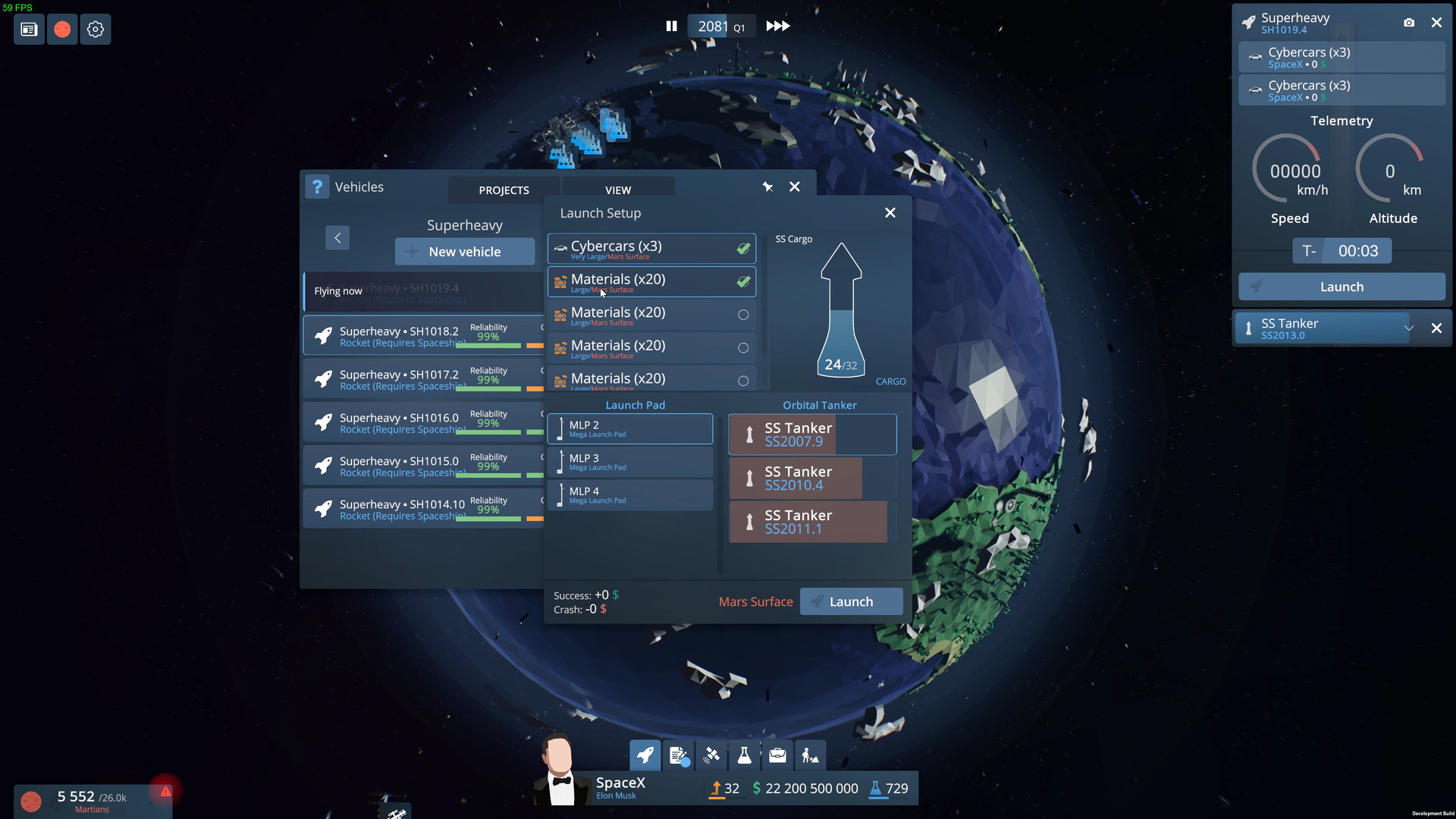The image size is (1456, 819).
Task: Open the briefcase contracts panel
Action: (777, 755)
